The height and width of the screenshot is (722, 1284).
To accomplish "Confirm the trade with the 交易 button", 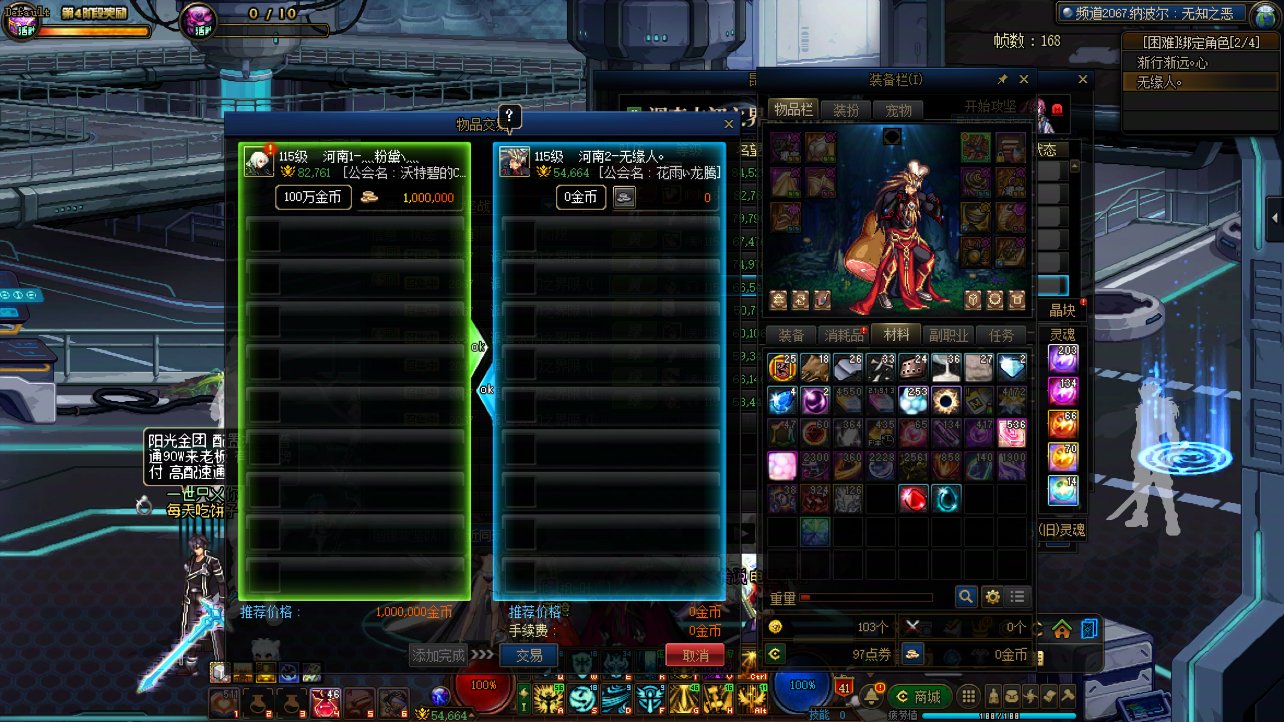I will point(529,655).
